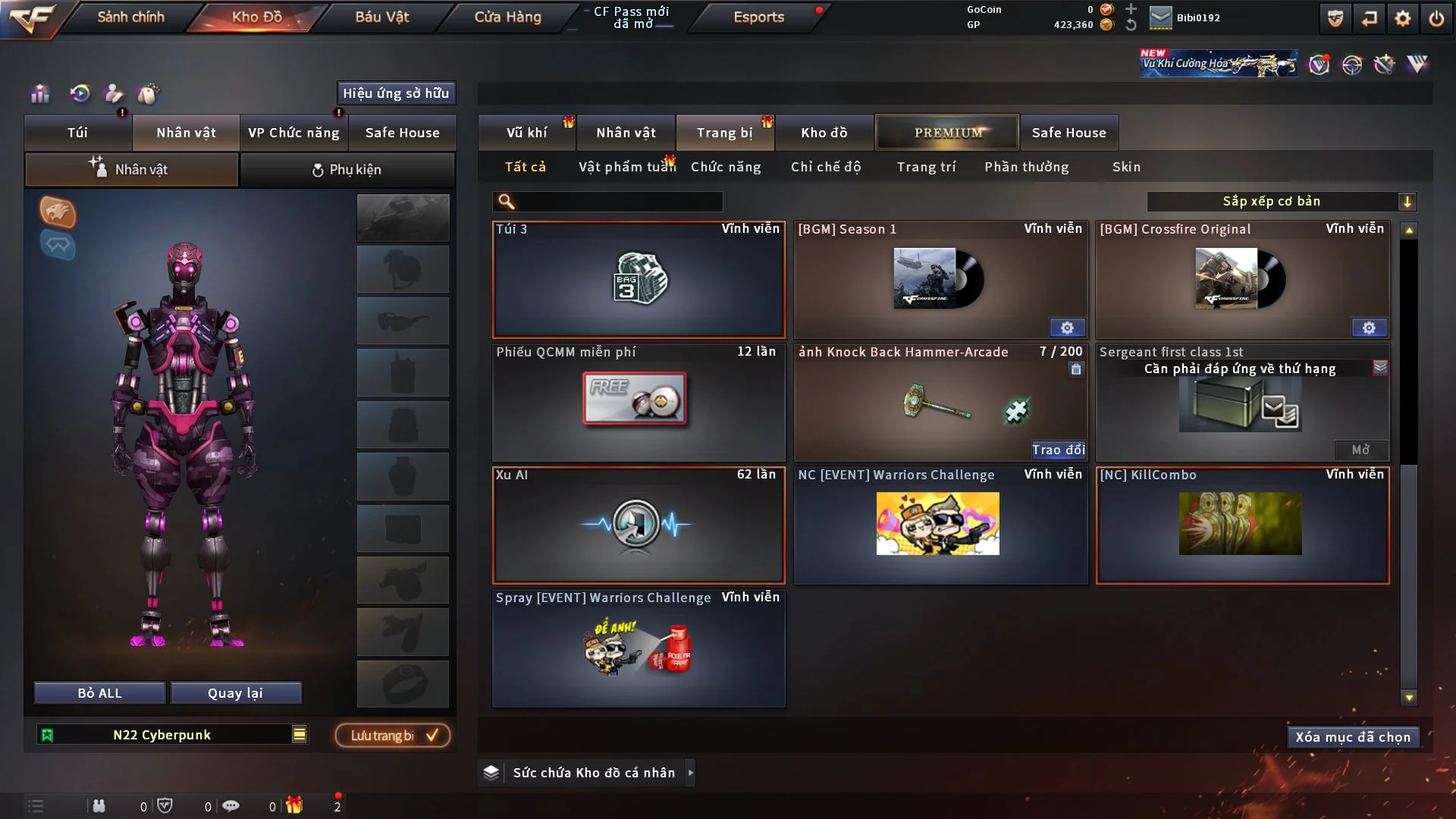Screen dimensions: 1456x819
Task: Switch to the Phụ kiện tab
Action: [347, 170]
